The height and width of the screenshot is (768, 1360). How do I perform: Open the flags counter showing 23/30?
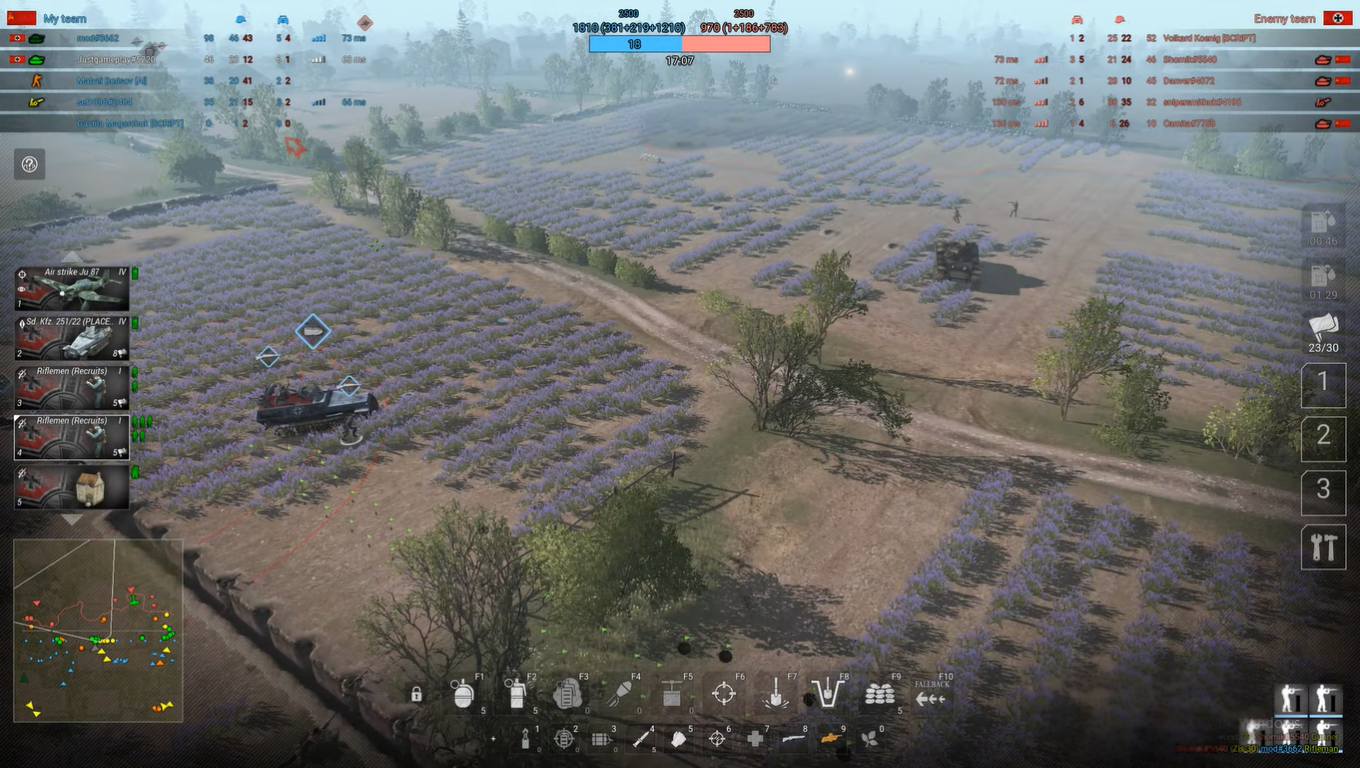(1323, 335)
